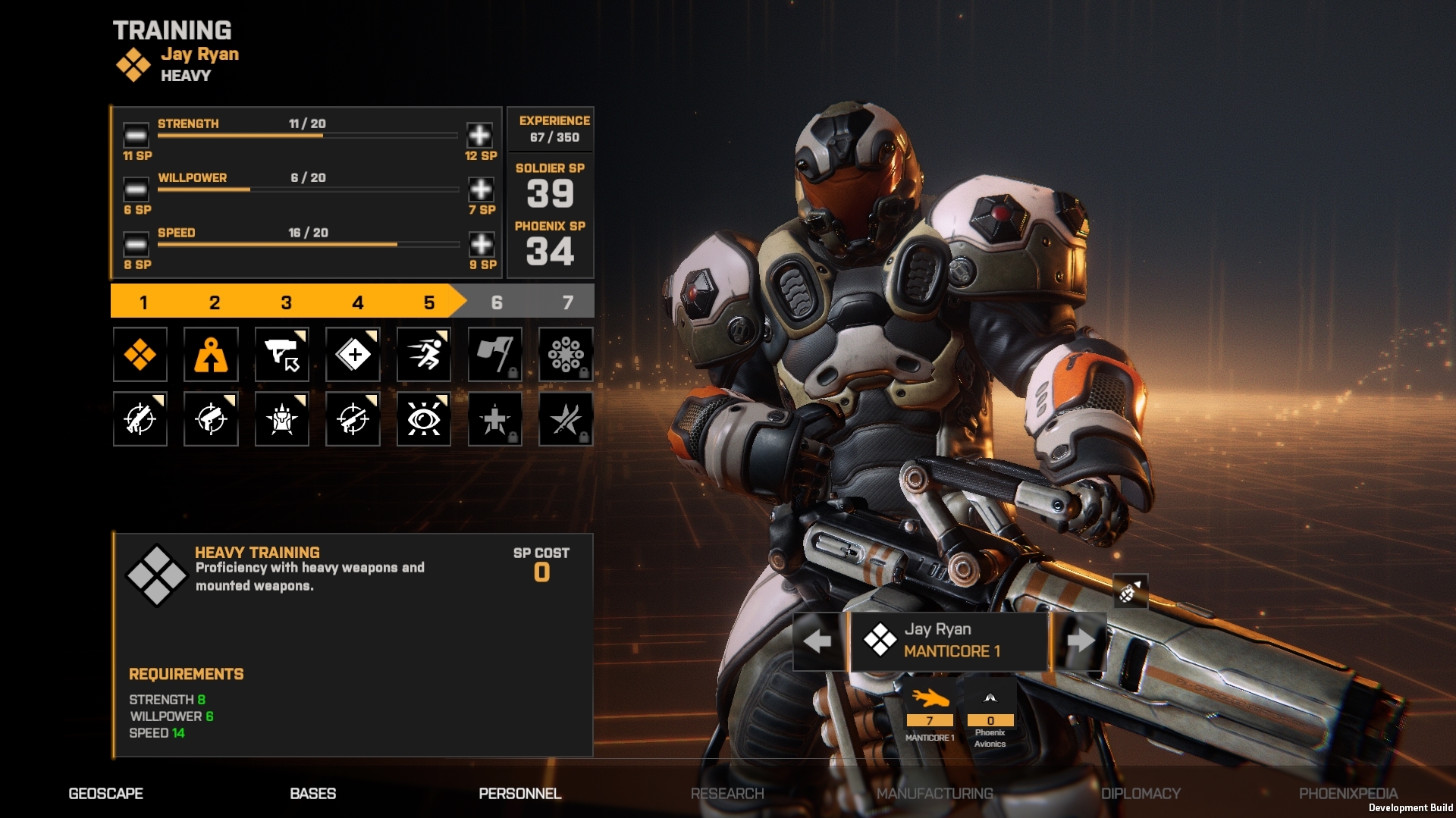This screenshot has width=1456, height=818.
Task: Open the Geoscape screen
Action: tap(105, 794)
